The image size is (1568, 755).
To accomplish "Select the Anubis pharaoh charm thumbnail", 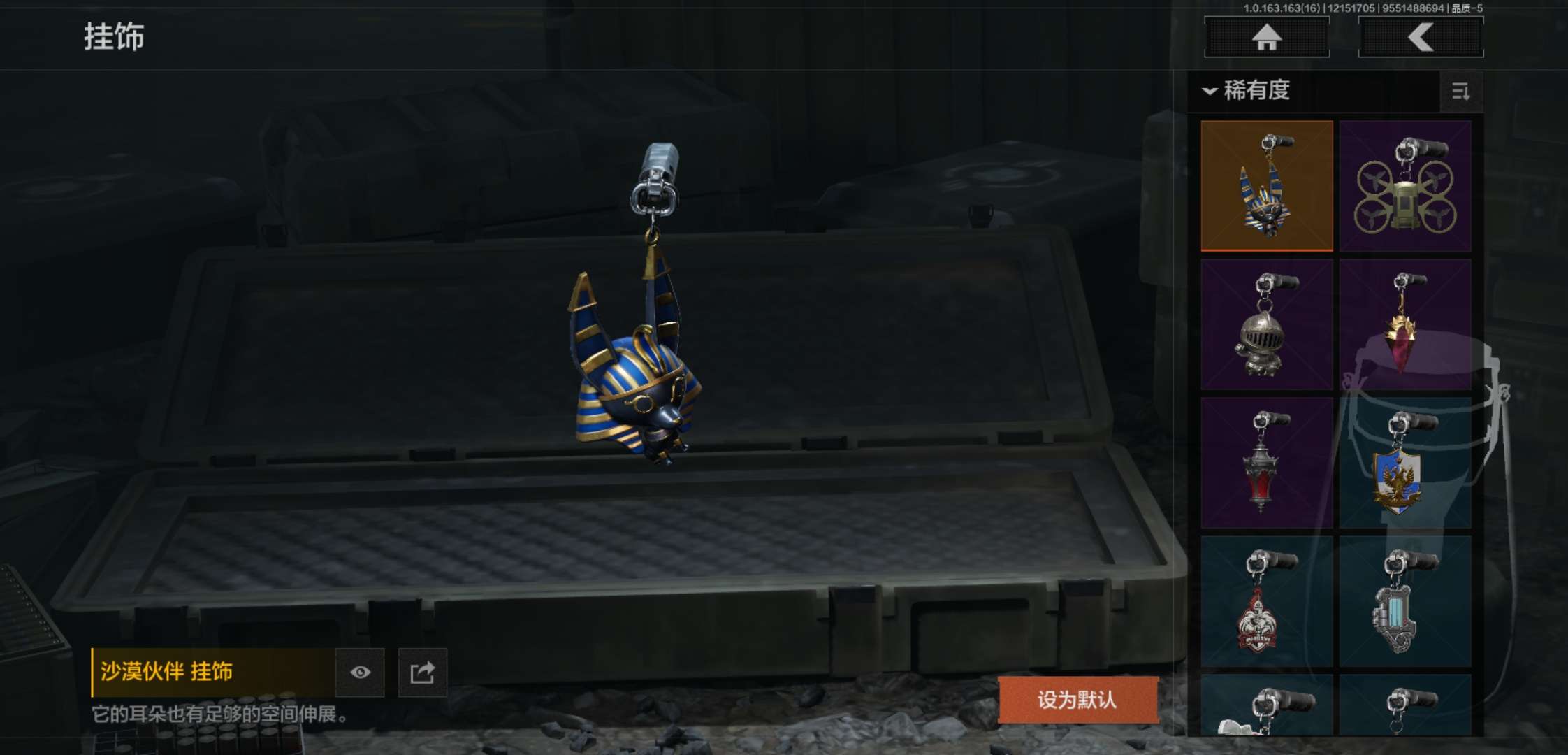I will point(1267,186).
